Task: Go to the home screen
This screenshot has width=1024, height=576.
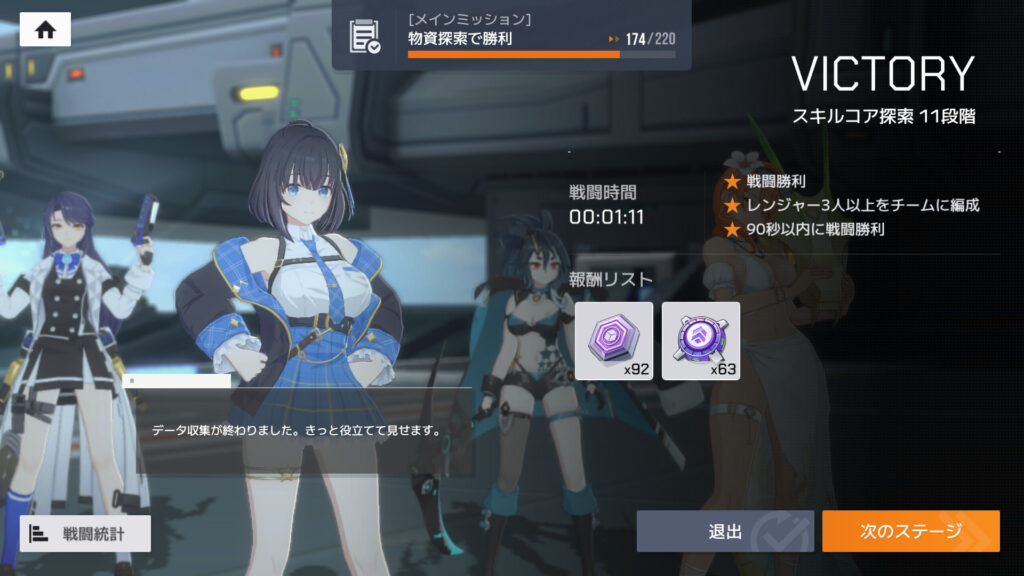Action: pyautogui.click(x=45, y=29)
